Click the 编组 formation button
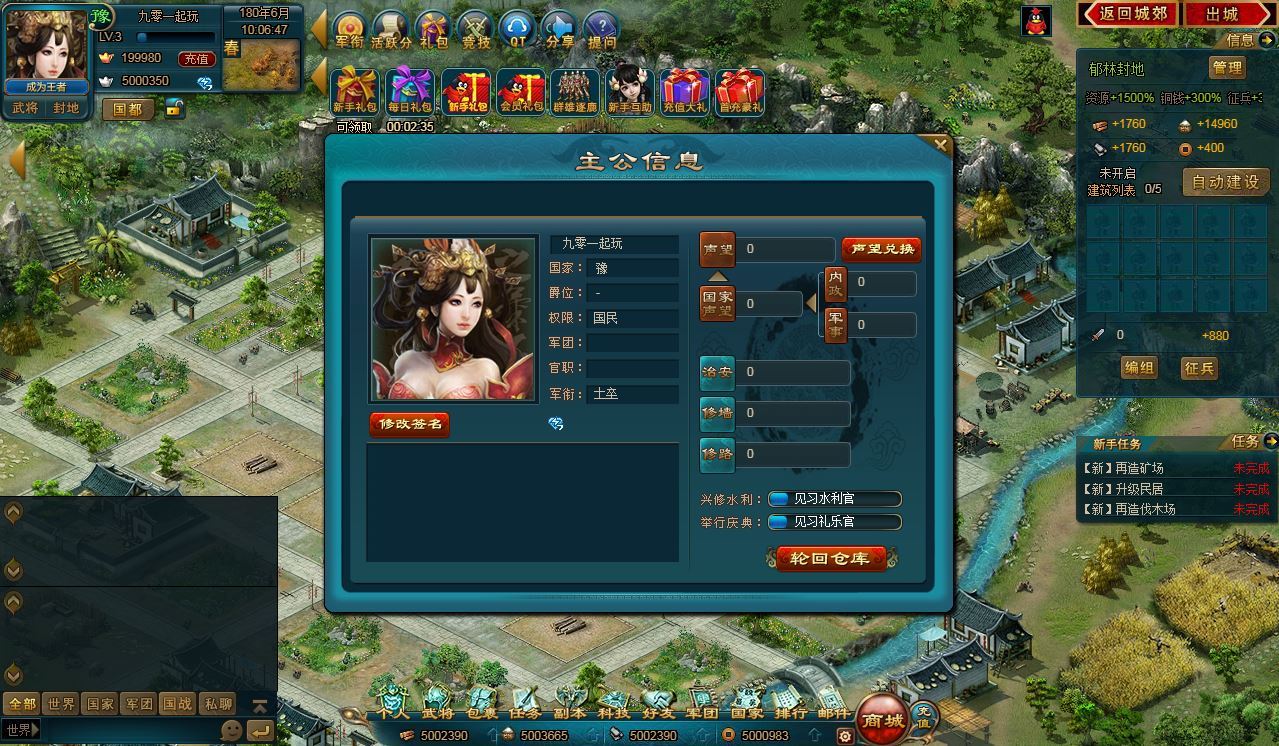This screenshot has height=746, width=1279. pos(1139,368)
